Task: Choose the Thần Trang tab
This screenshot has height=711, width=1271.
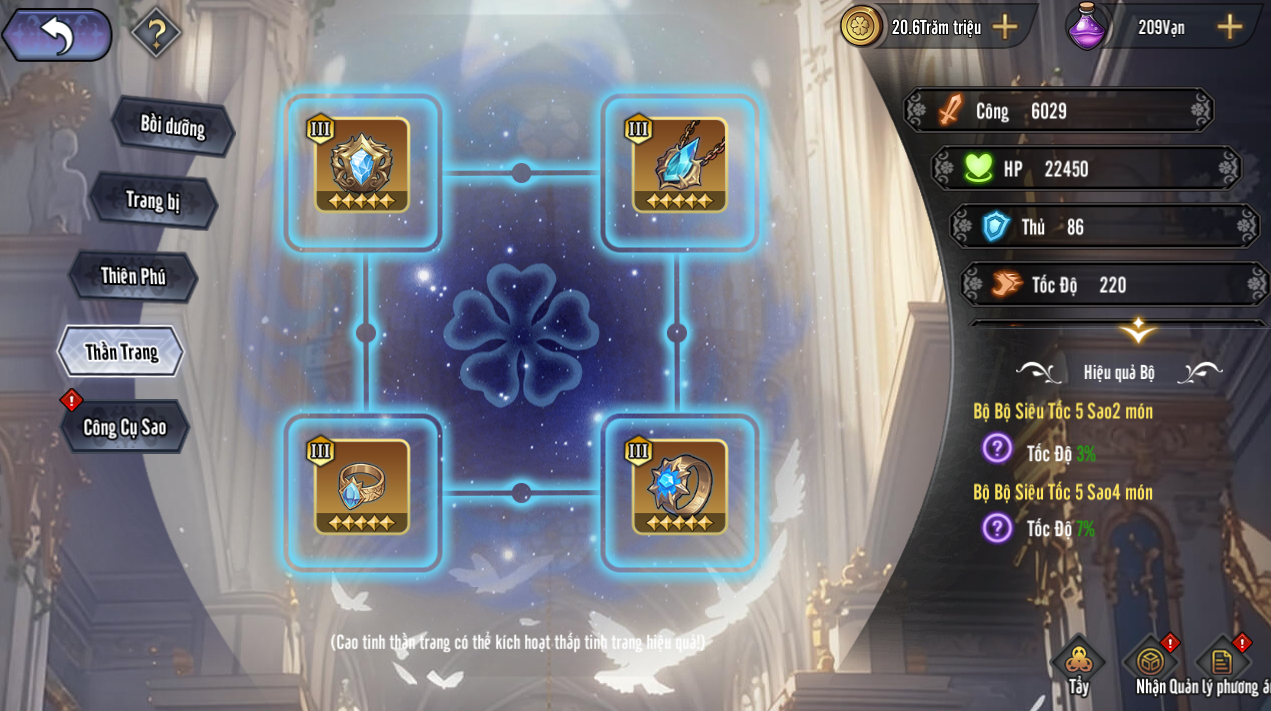Action: pyautogui.click(x=121, y=351)
